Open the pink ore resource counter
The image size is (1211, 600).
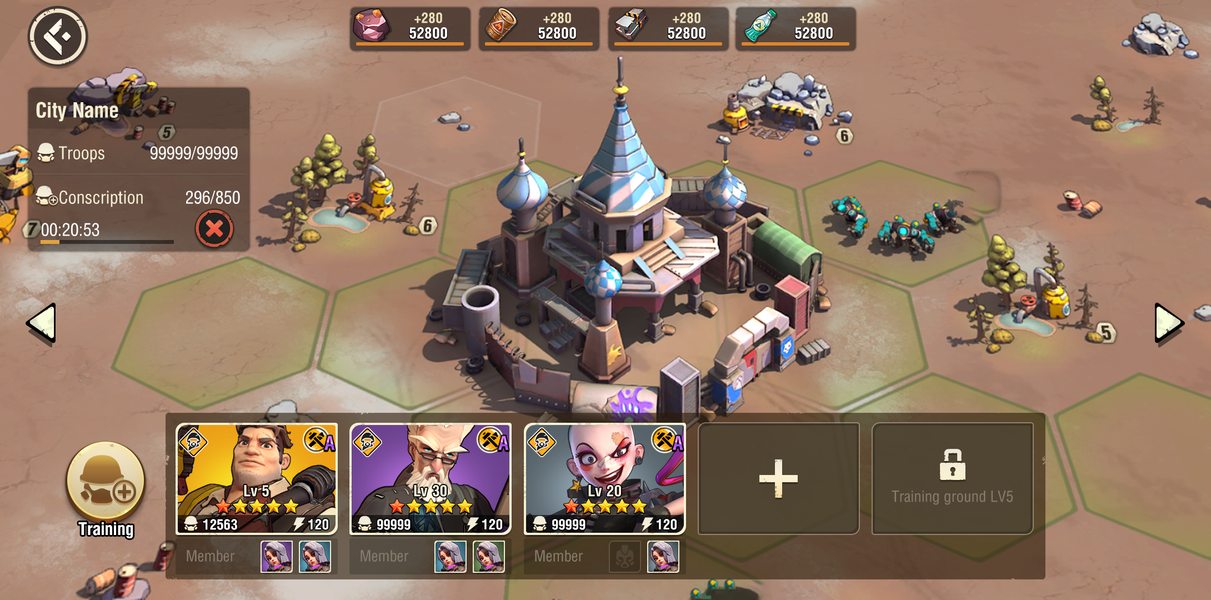click(410, 27)
